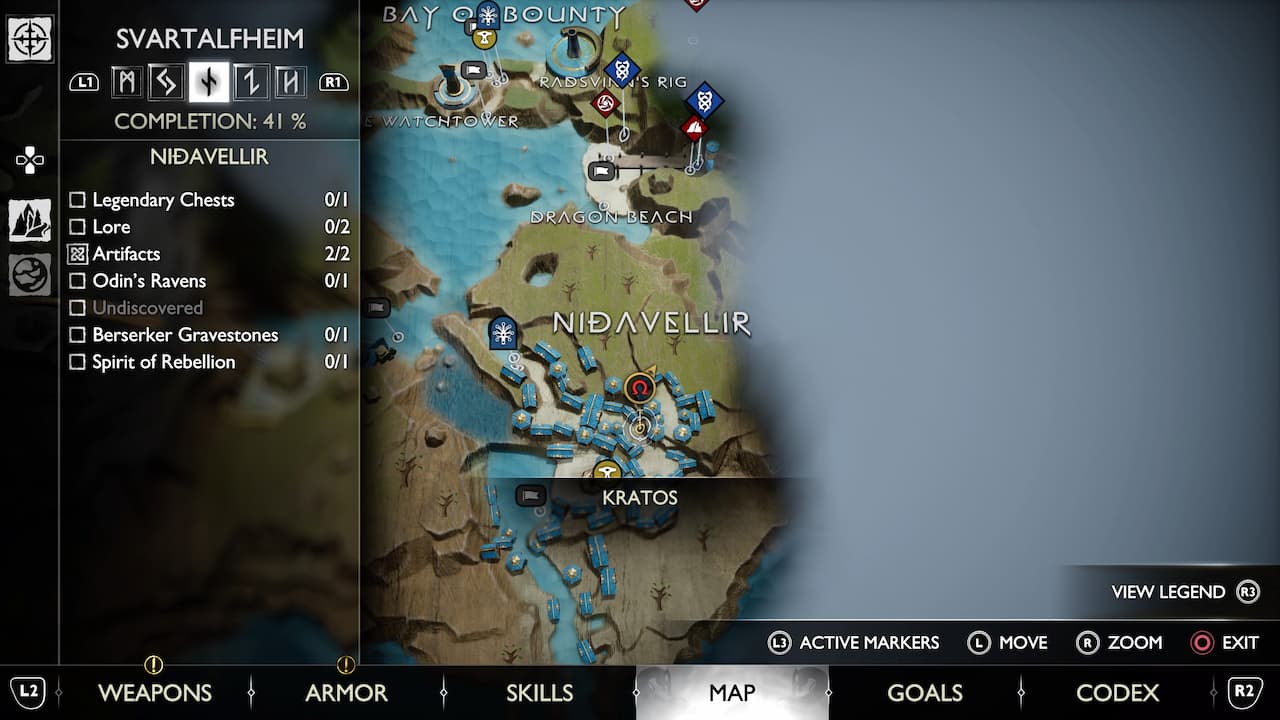Open the Goals tab
This screenshot has width=1280, height=720.
925,692
